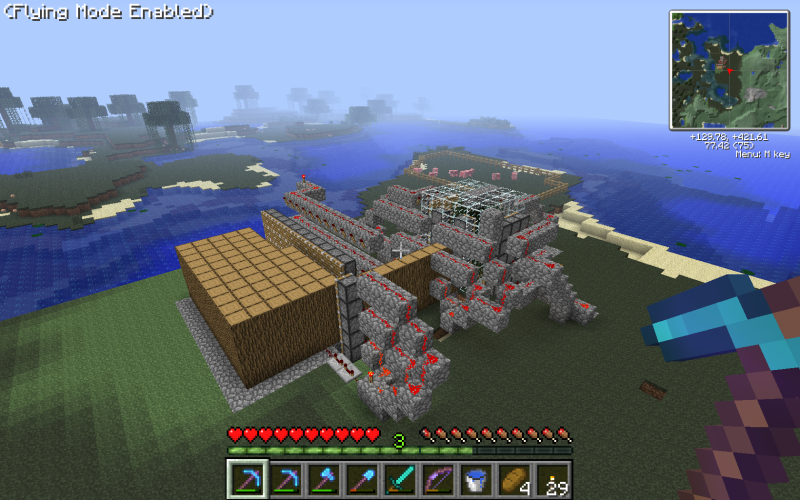Viewport: 800px width, 500px height.
Task: Click the minimap in the corner
Action: [x=729, y=70]
